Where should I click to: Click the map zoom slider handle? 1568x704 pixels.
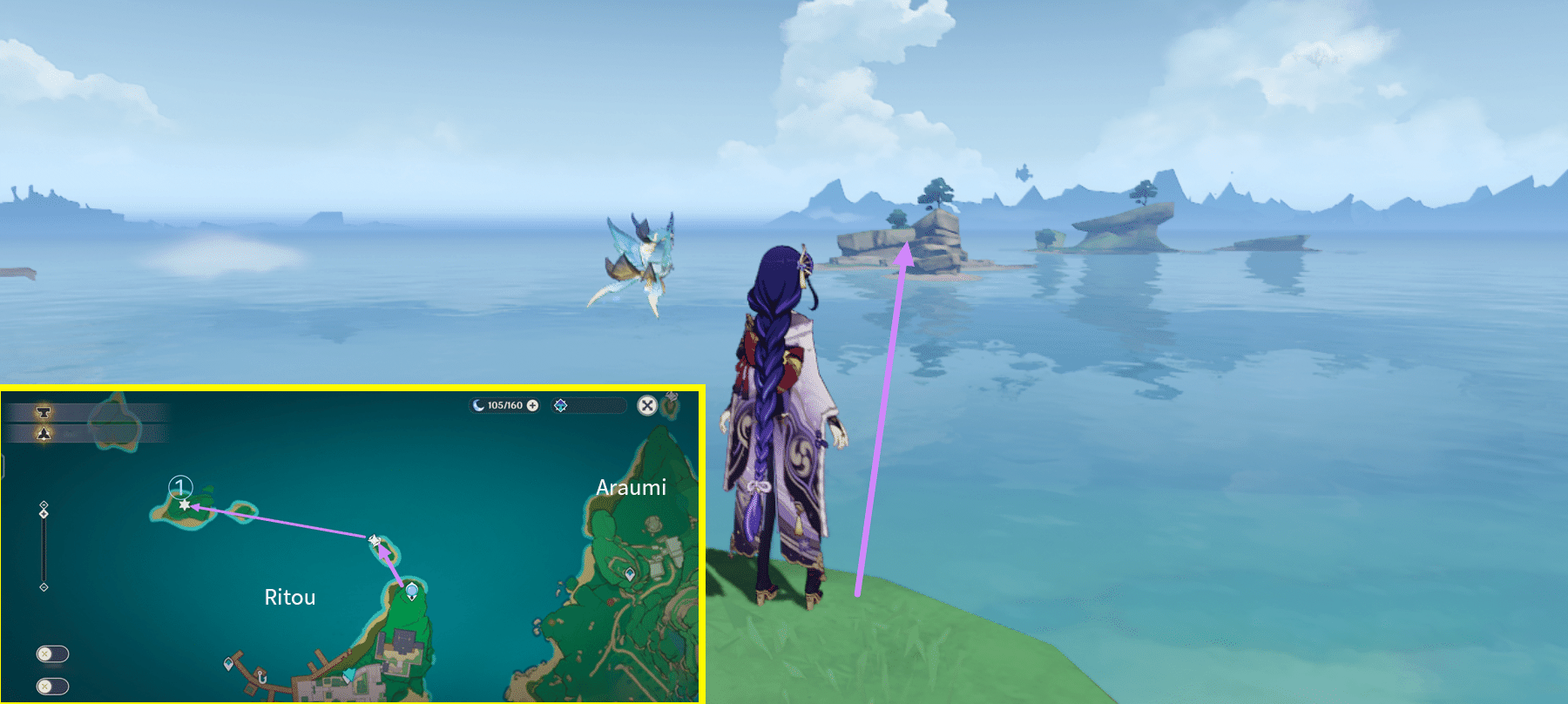[43, 512]
